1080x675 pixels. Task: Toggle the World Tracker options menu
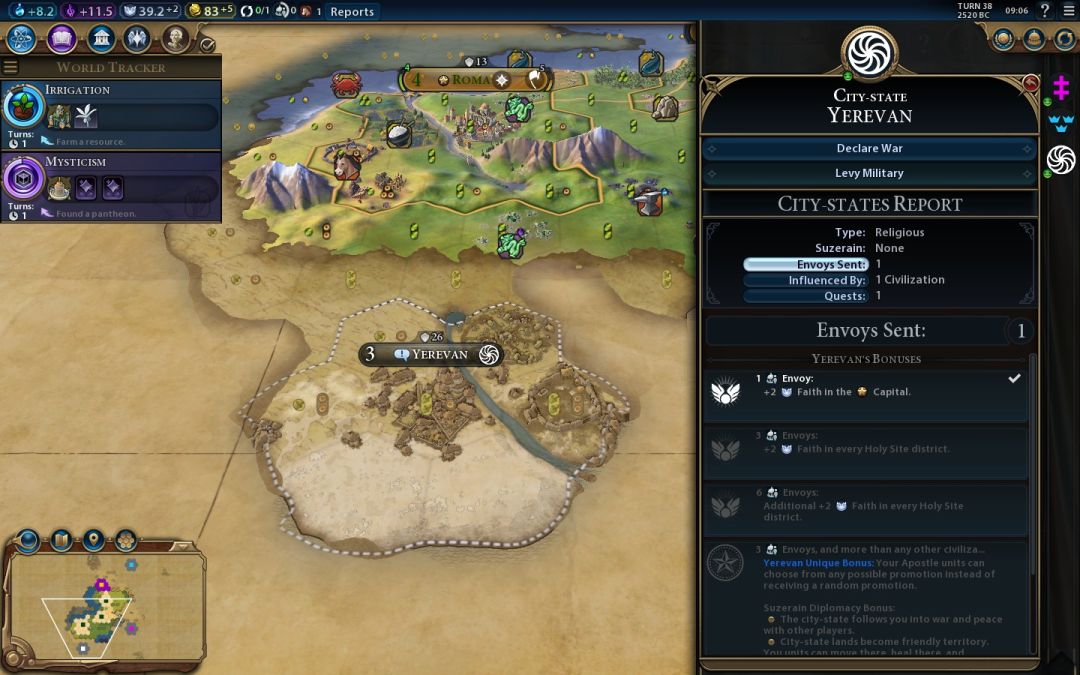[11, 67]
